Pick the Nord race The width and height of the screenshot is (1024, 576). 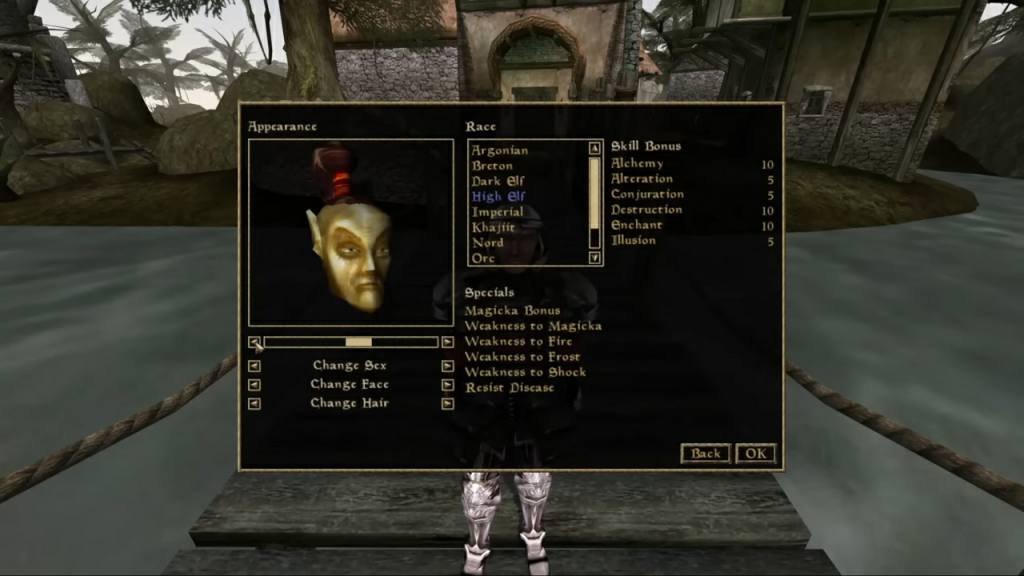click(x=488, y=243)
